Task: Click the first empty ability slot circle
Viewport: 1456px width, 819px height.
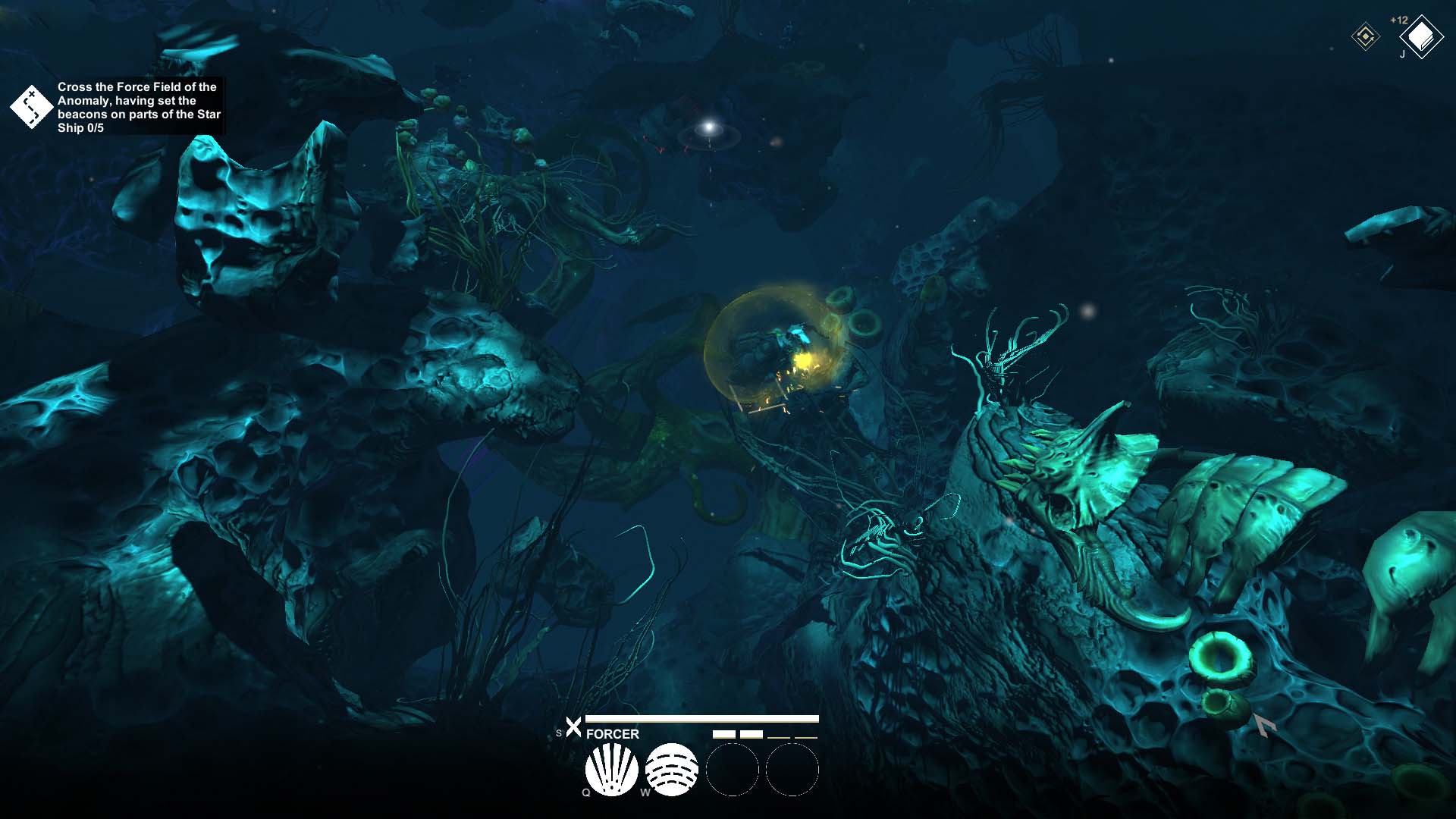Action: point(733,770)
